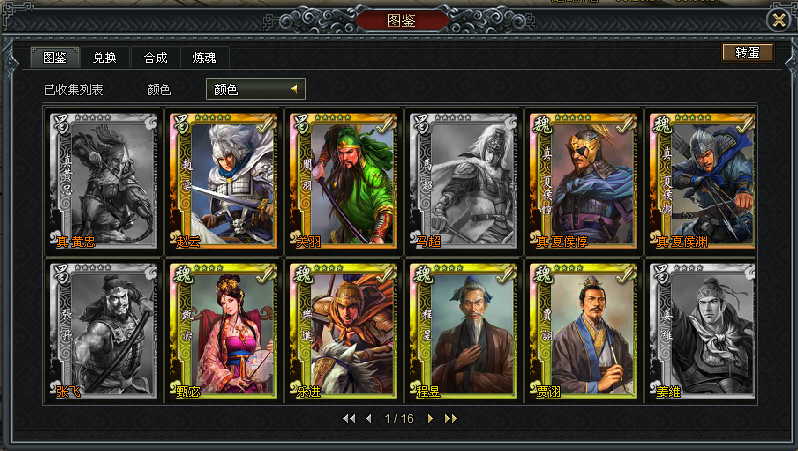
Task: Select the 真·夏侯惇 card
Action: pos(581,180)
